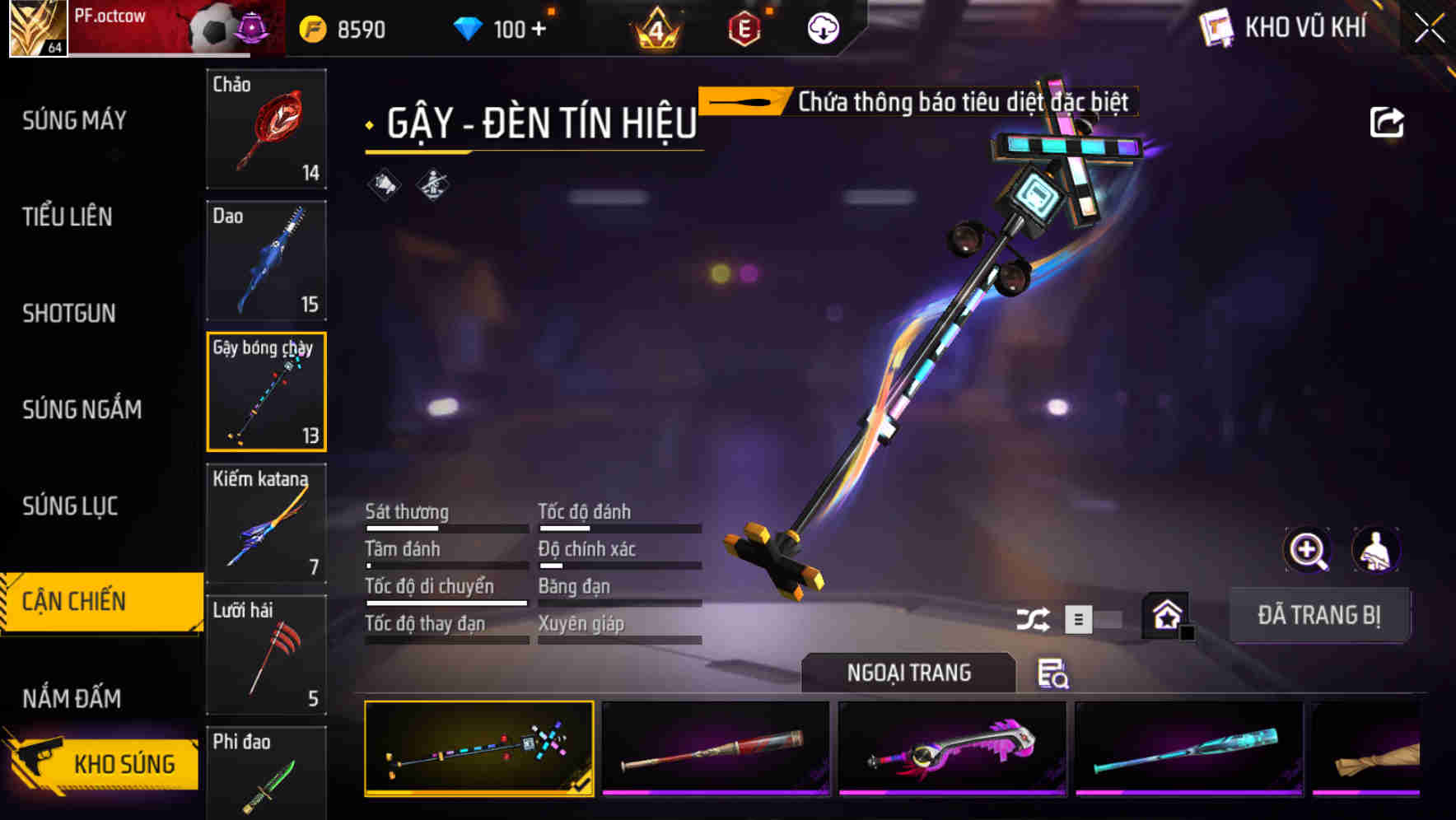Choose the SÚNG LỤC category
The height and width of the screenshot is (820, 1456).
point(70,506)
